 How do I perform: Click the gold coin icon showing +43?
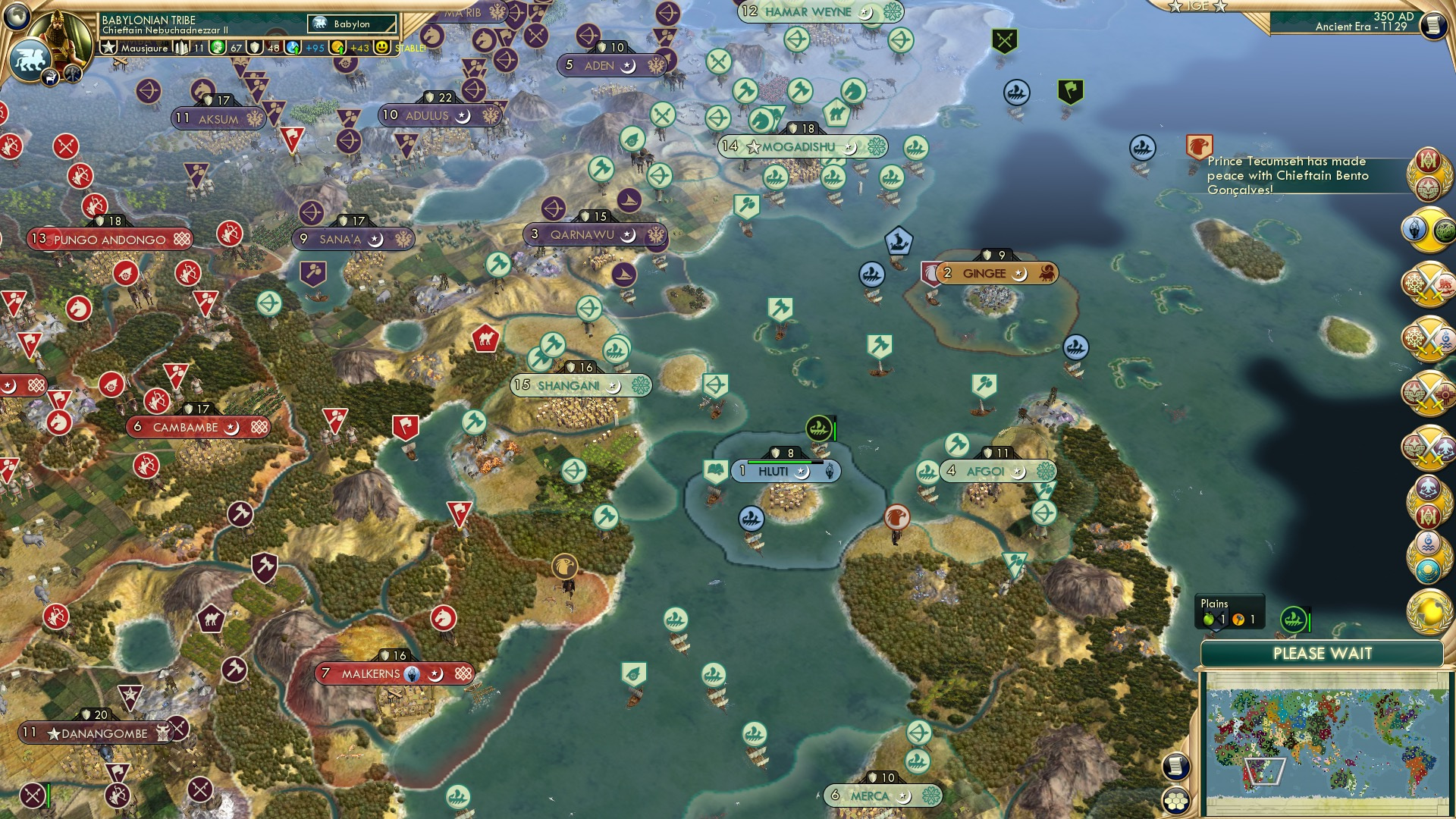337,48
